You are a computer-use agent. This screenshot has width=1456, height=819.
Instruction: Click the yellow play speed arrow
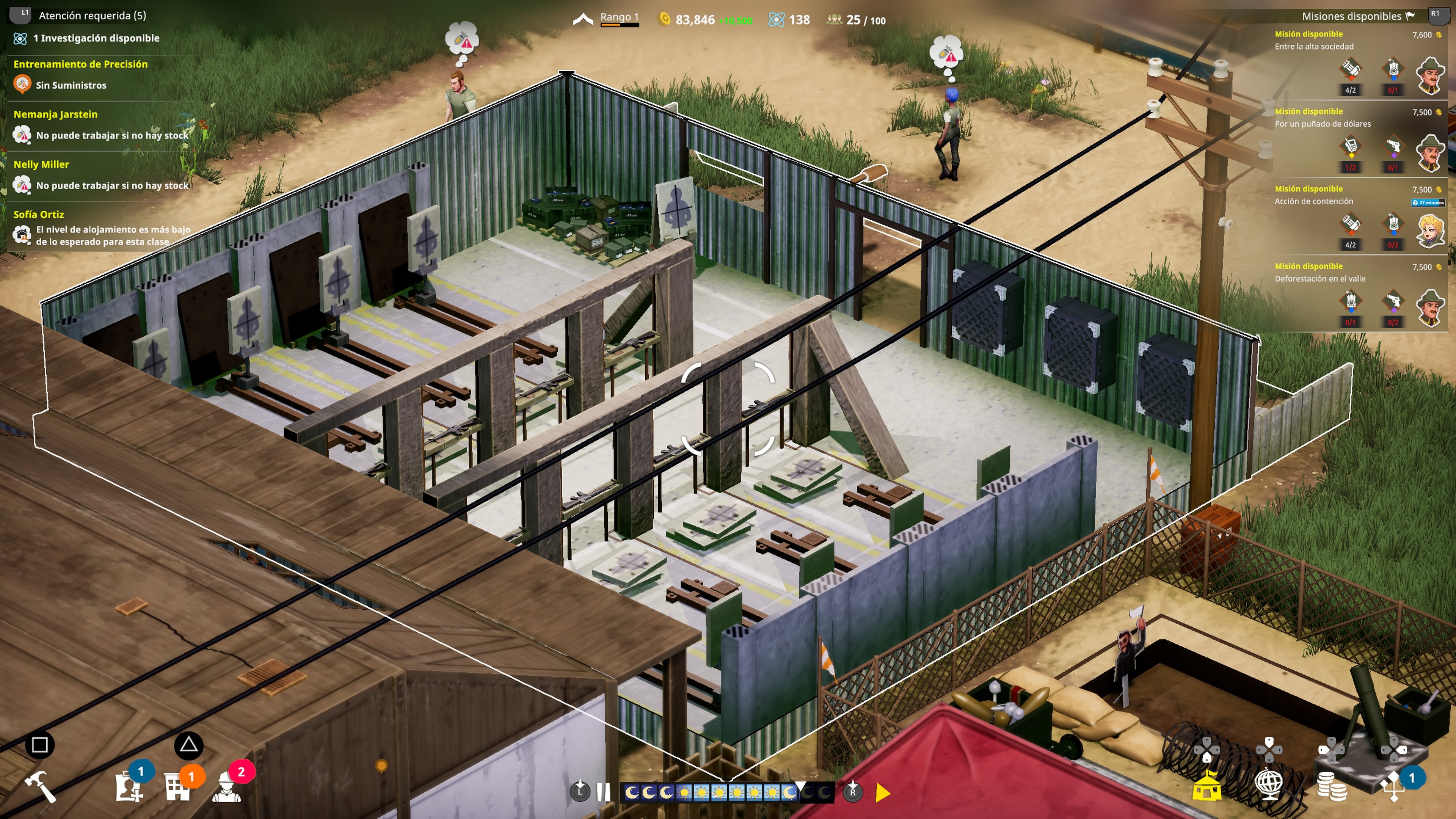point(882,792)
